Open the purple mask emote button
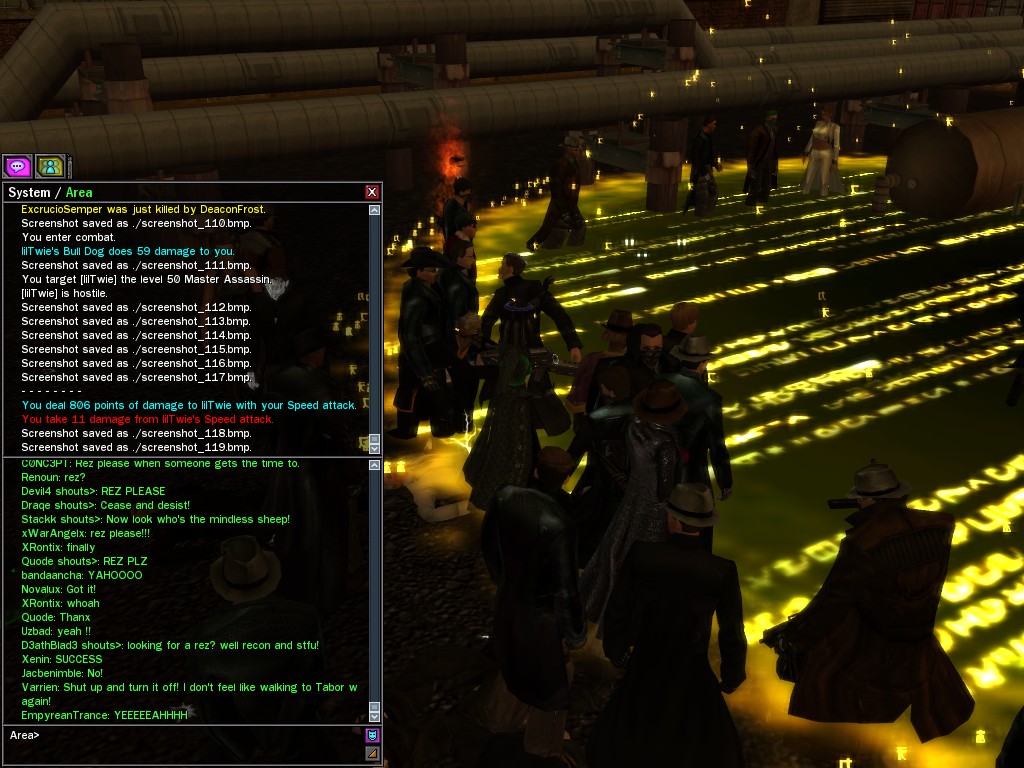This screenshot has height=768, width=1024. (372, 735)
